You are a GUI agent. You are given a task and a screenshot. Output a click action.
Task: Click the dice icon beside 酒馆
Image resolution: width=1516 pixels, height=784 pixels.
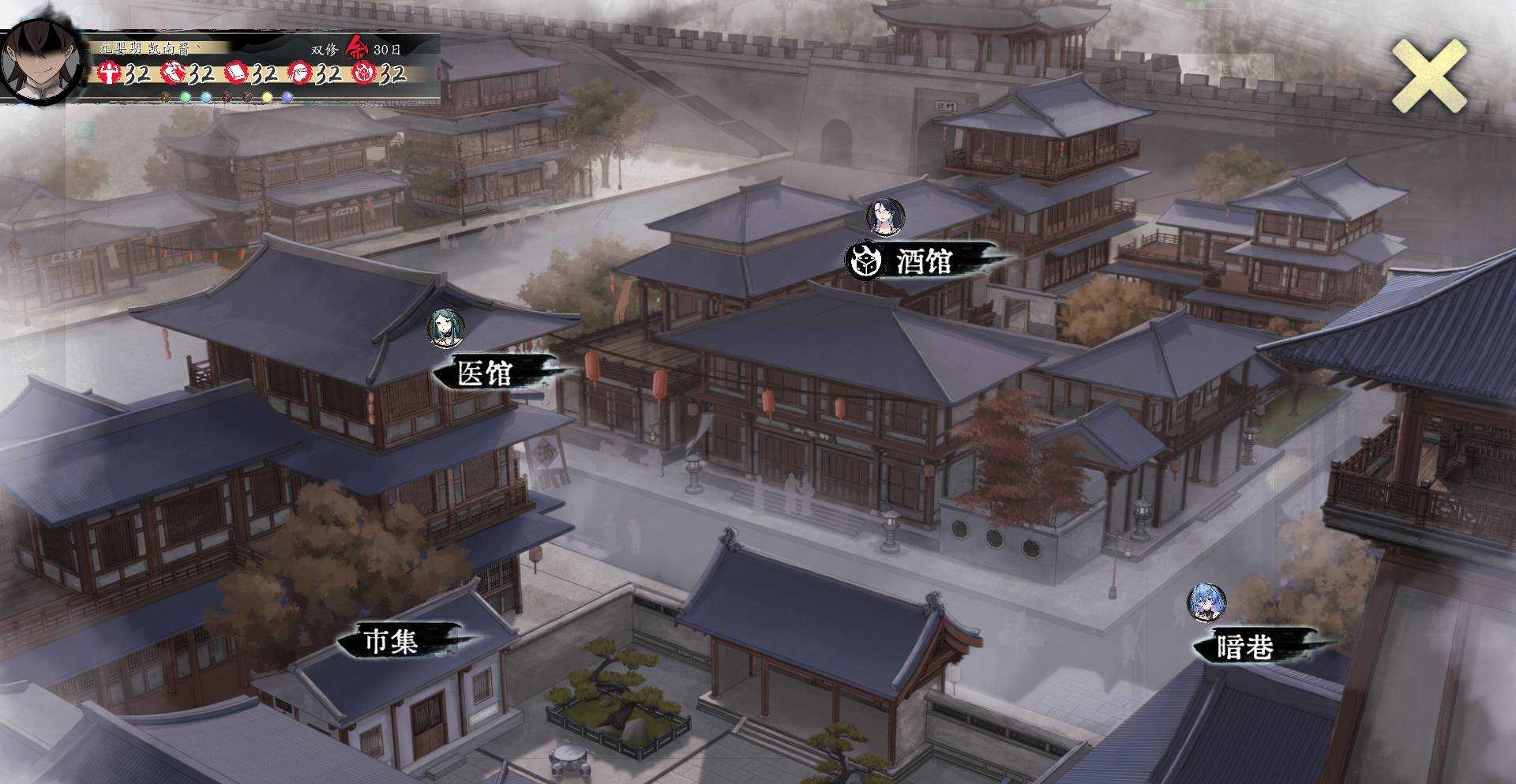click(x=863, y=261)
